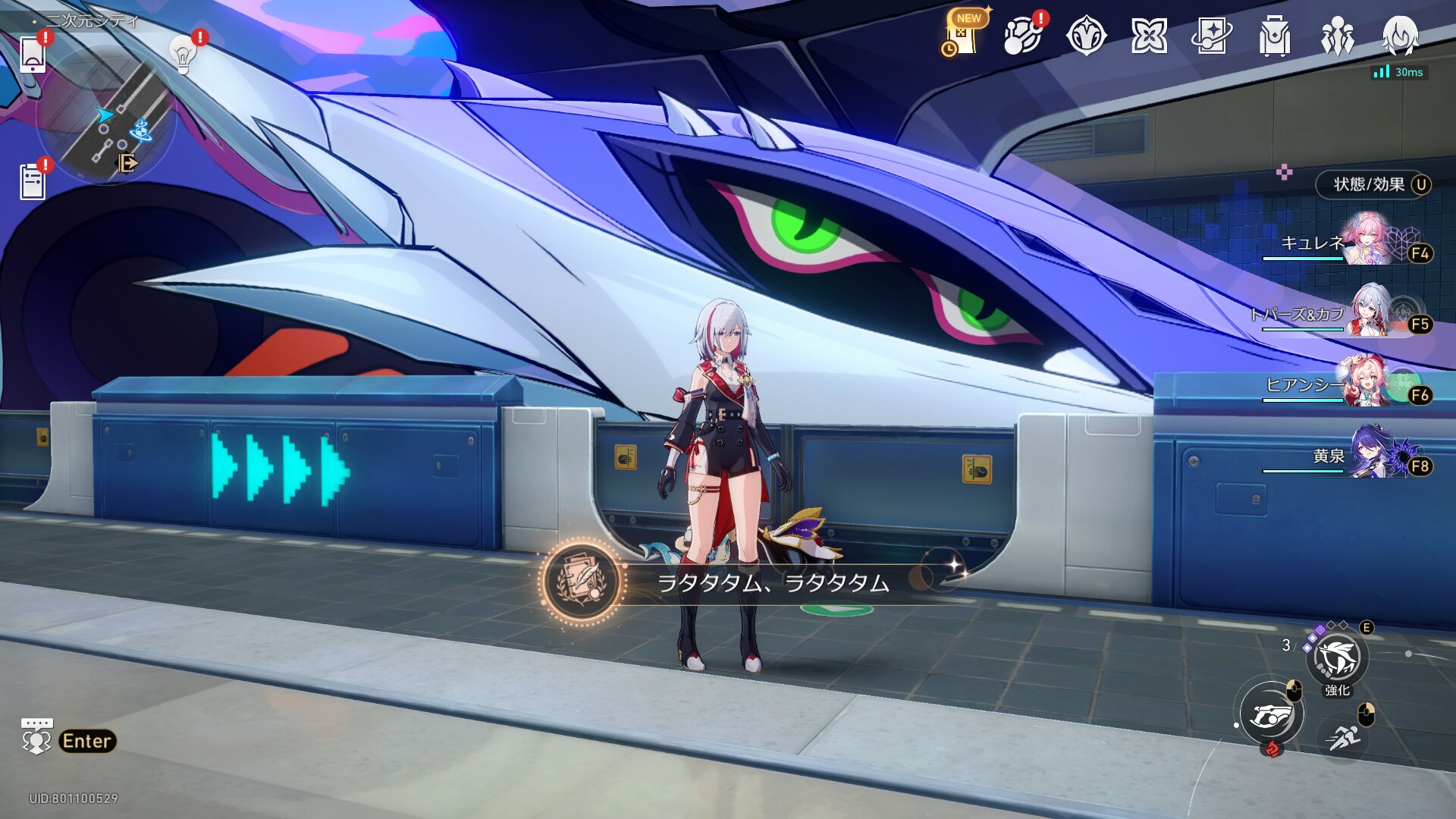Open the lightbulb hints icon
Image resolution: width=1456 pixels, height=819 pixels.
(183, 55)
